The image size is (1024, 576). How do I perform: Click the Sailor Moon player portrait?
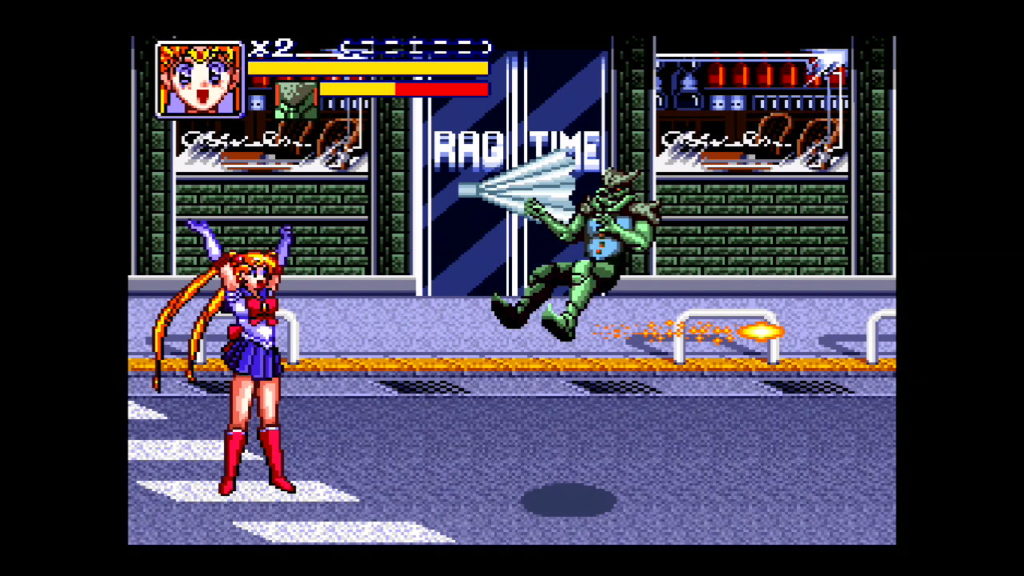point(200,79)
